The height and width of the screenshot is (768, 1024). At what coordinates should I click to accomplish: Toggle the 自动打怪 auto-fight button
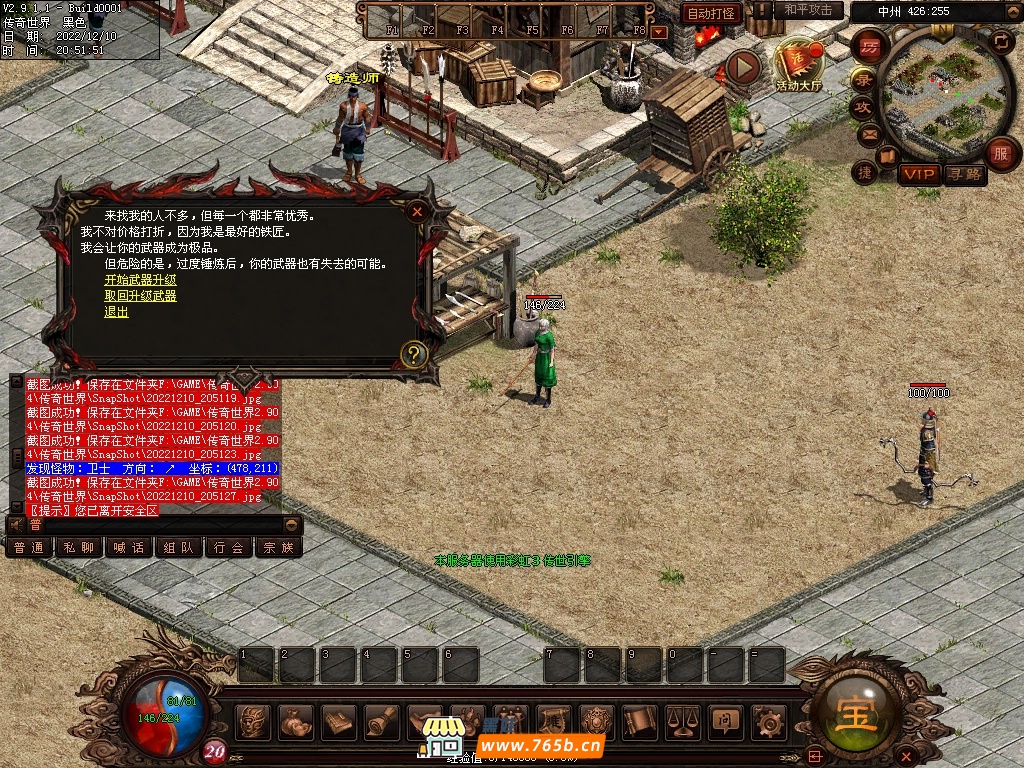click(x=711, y=13)
